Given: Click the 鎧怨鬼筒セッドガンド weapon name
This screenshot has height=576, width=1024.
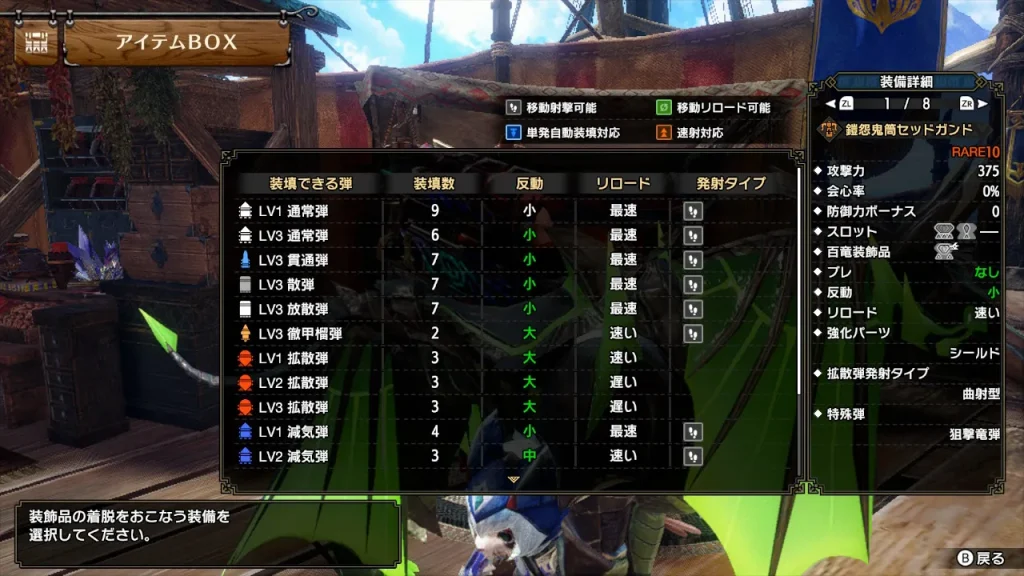Looking at the screenshot, I should click(909, 130).
